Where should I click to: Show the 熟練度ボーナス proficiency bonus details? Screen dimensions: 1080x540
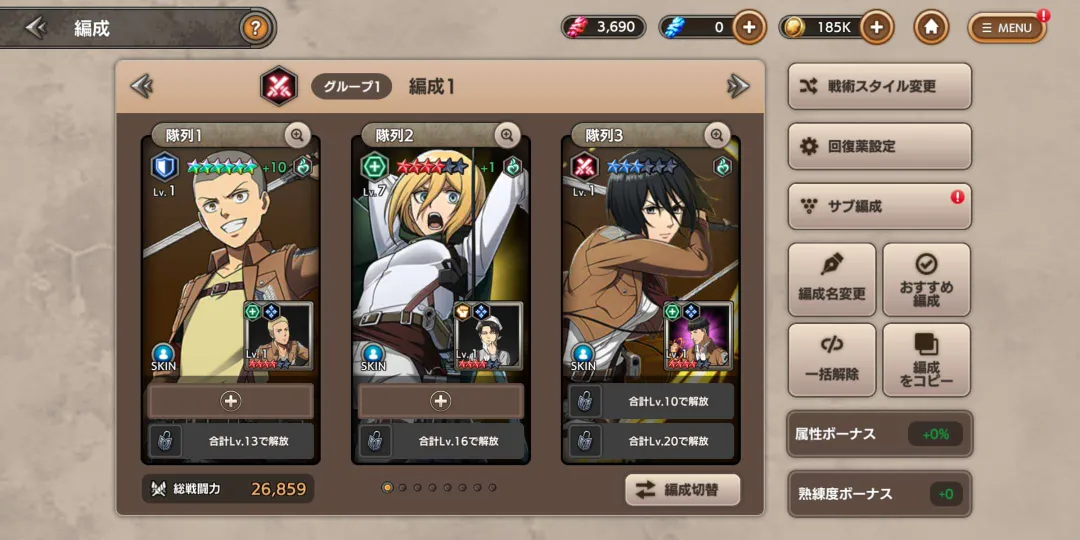tap(880, 494)
